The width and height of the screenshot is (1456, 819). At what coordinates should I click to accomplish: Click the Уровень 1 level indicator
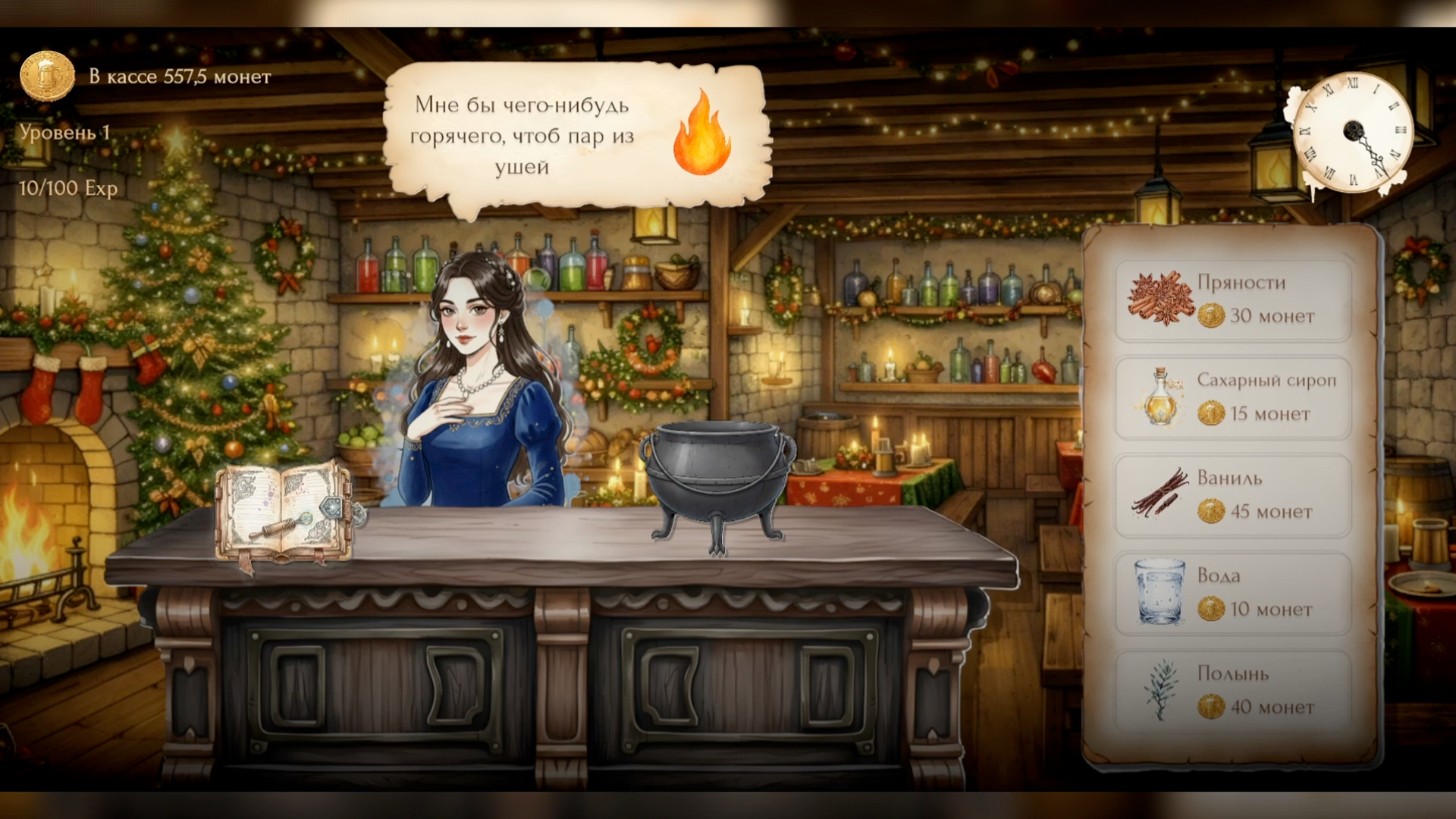tap(64, 132)
